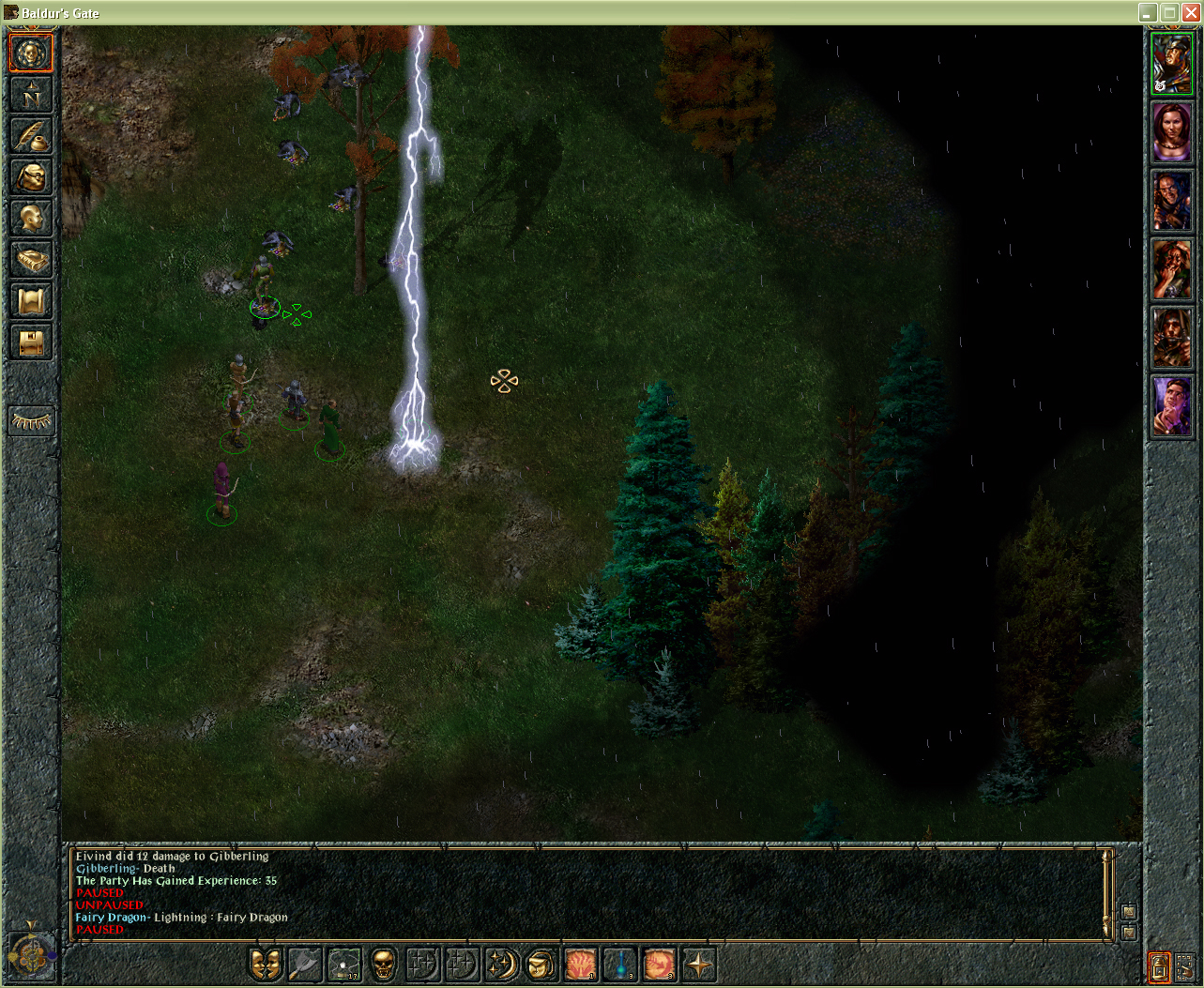Click the golden four-pointed star ability button
1204x988 pixels.
click(x=699, y=964)
